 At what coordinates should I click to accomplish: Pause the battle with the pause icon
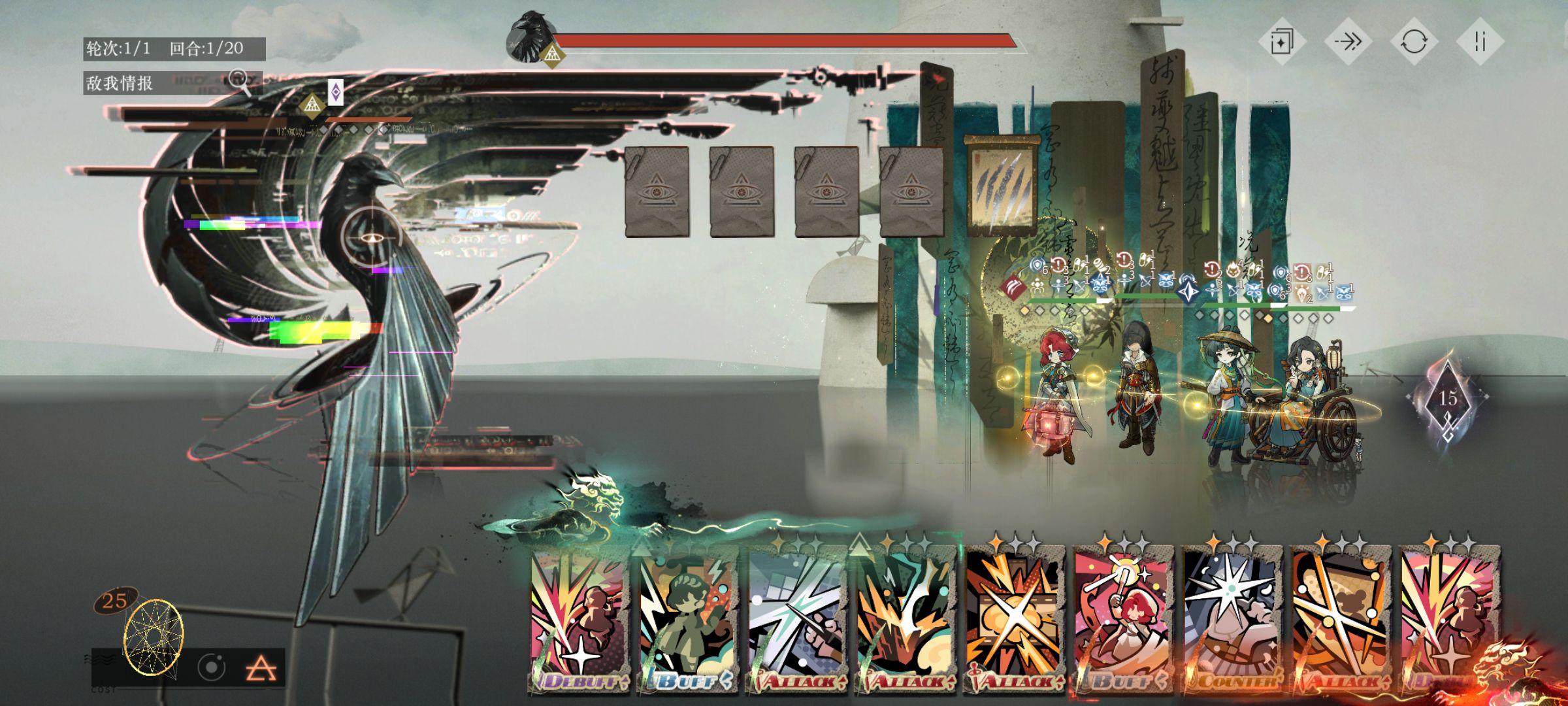(1480, 42)
